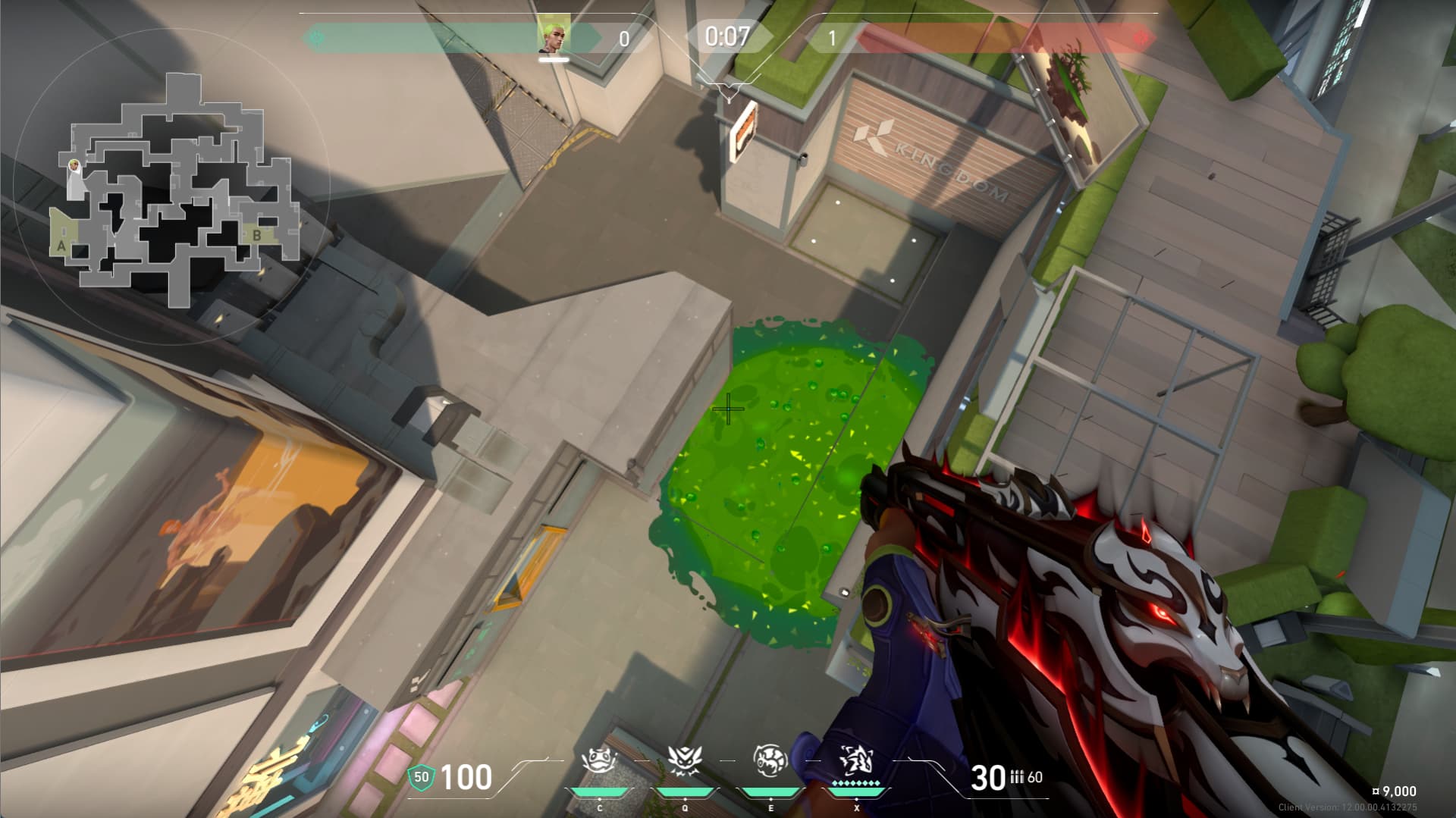The image size is (1456, 818).
Task: Select the A site label on minimap
Action: click(x=61, y=246)
